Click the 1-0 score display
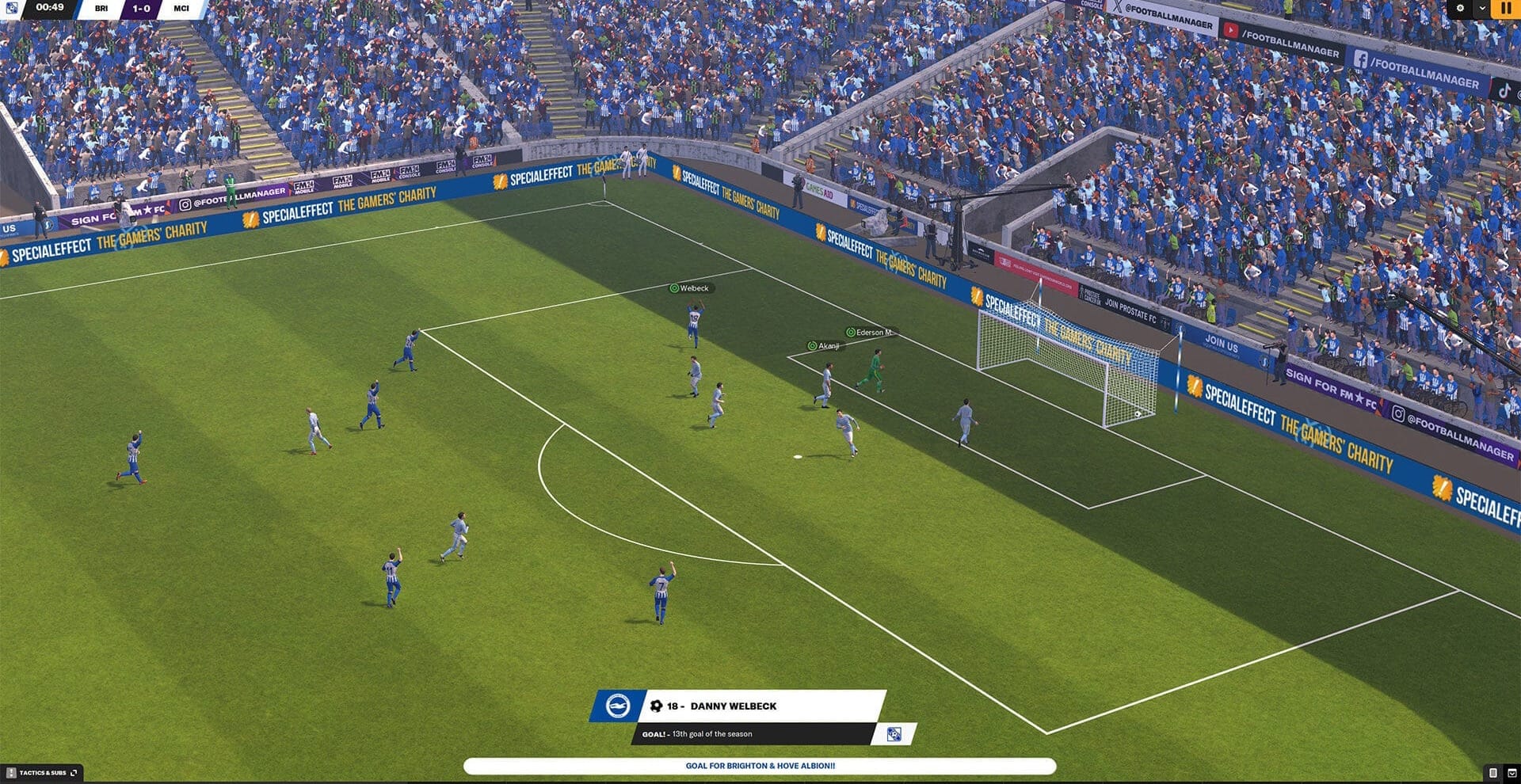Image resolution: width=1521 pixels, height=784 pixels. pos(140,10)
